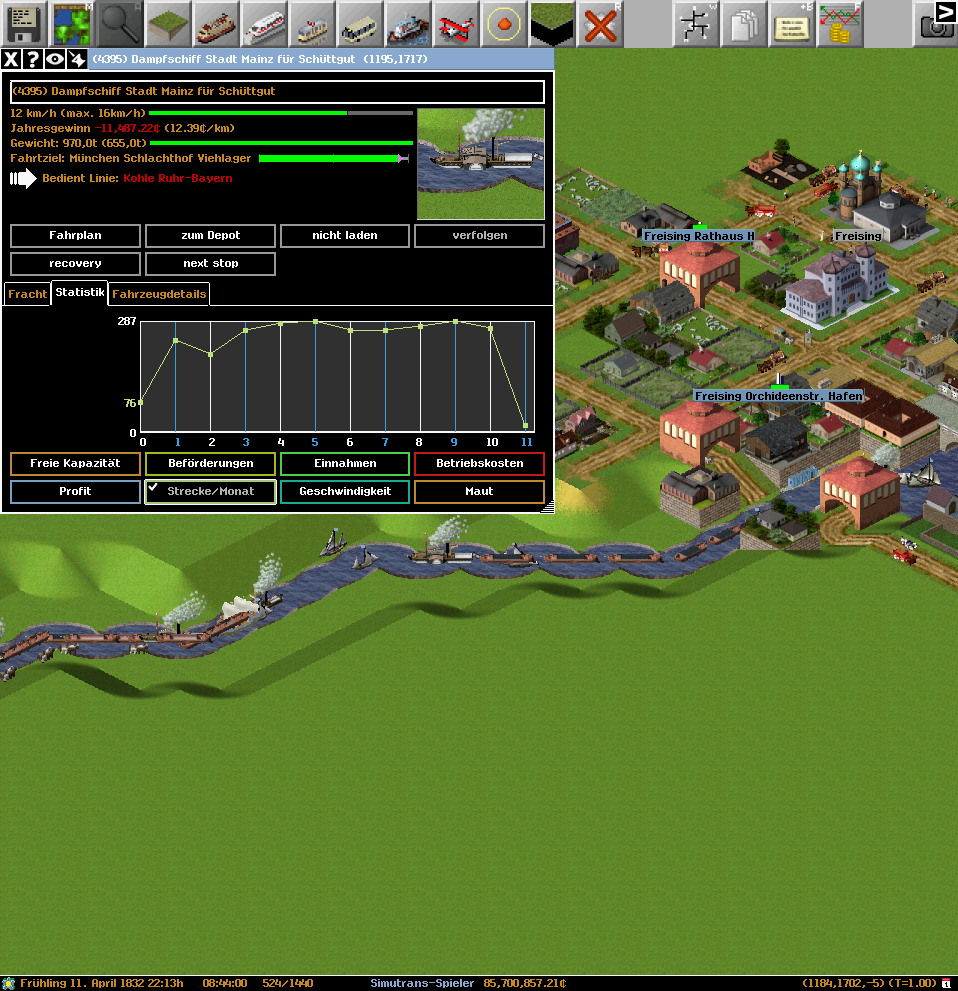
Task: Switch to the Fahrzeugdetails tab
Action: 159,295
